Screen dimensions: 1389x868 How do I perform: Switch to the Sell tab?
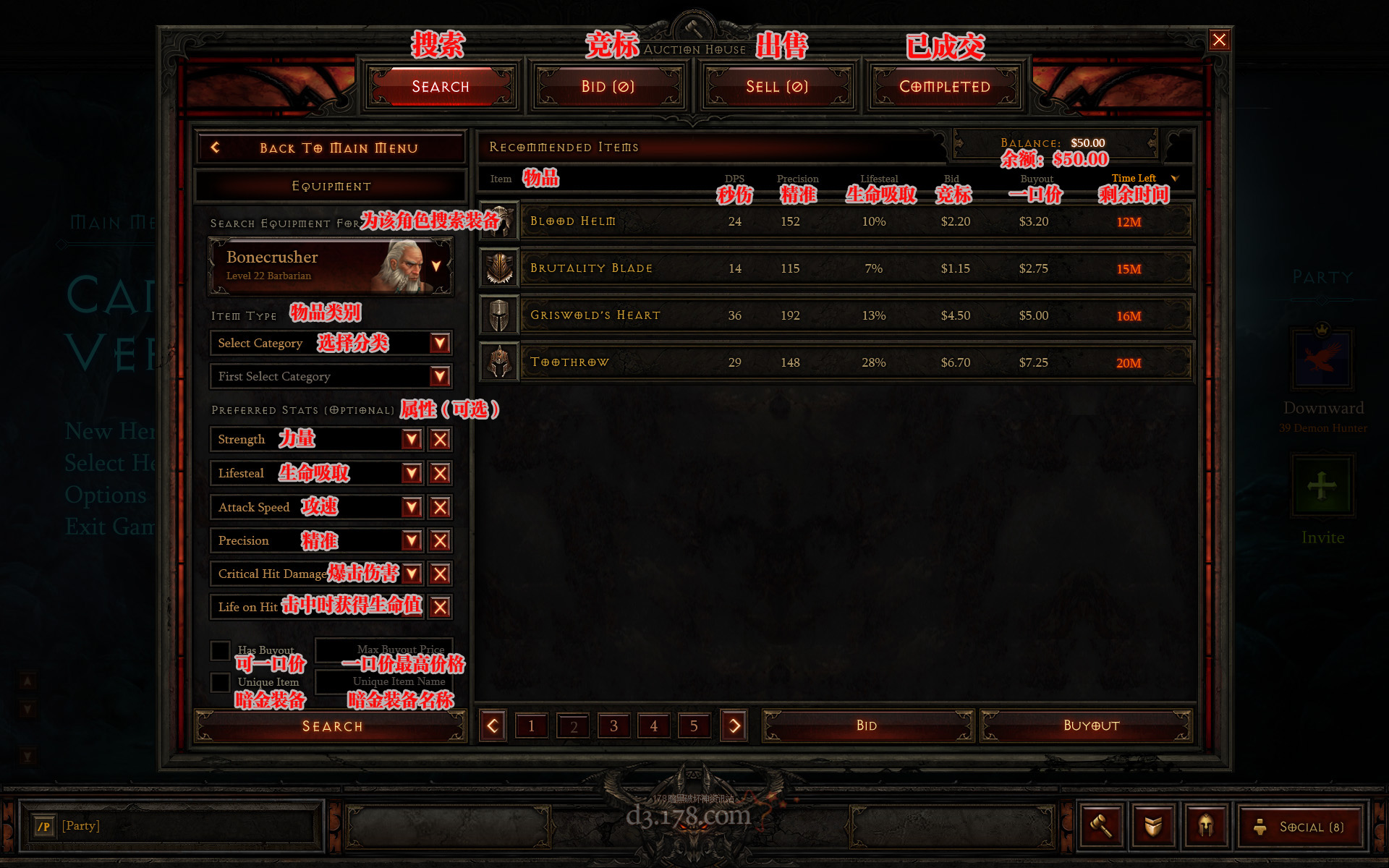[777, 87]
